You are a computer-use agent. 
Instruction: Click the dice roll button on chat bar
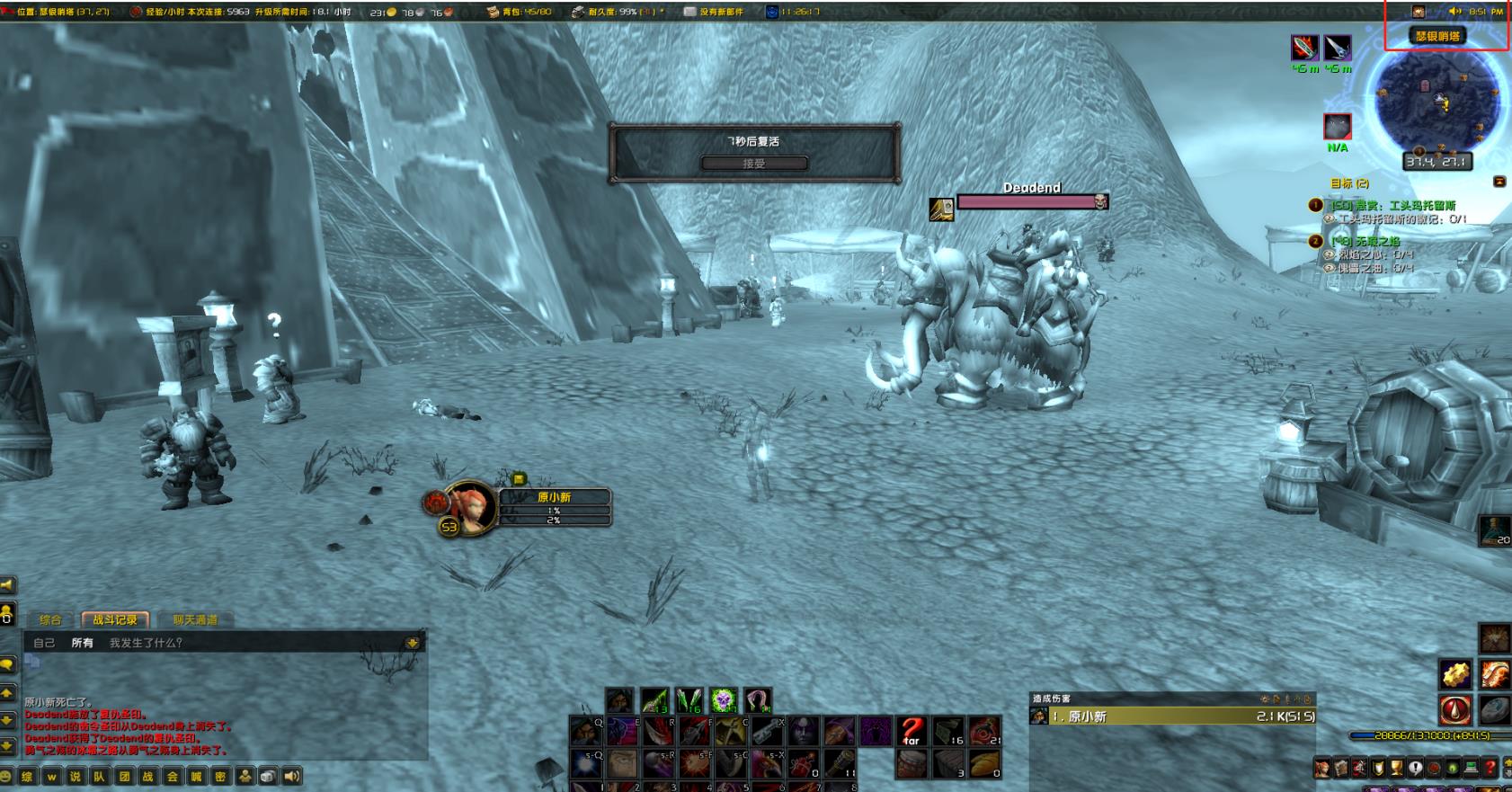point(268,777)
